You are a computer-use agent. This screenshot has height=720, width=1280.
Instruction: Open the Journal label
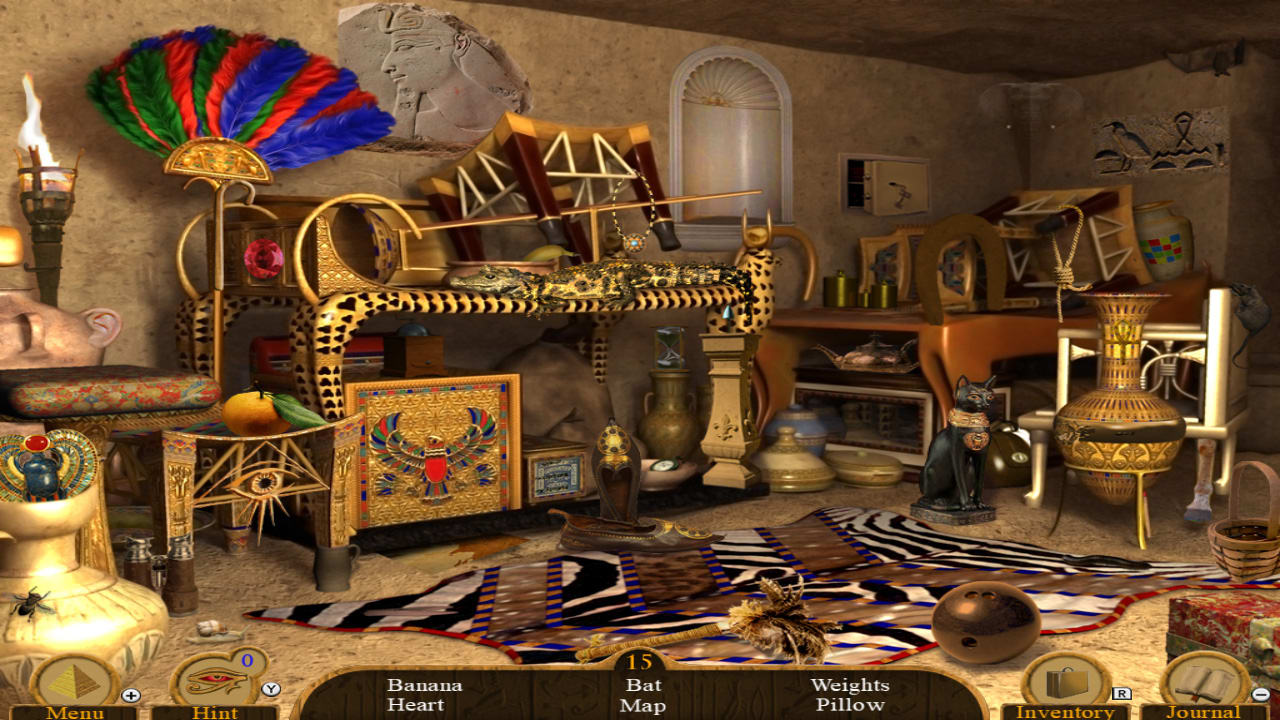tap(1204, 713)
